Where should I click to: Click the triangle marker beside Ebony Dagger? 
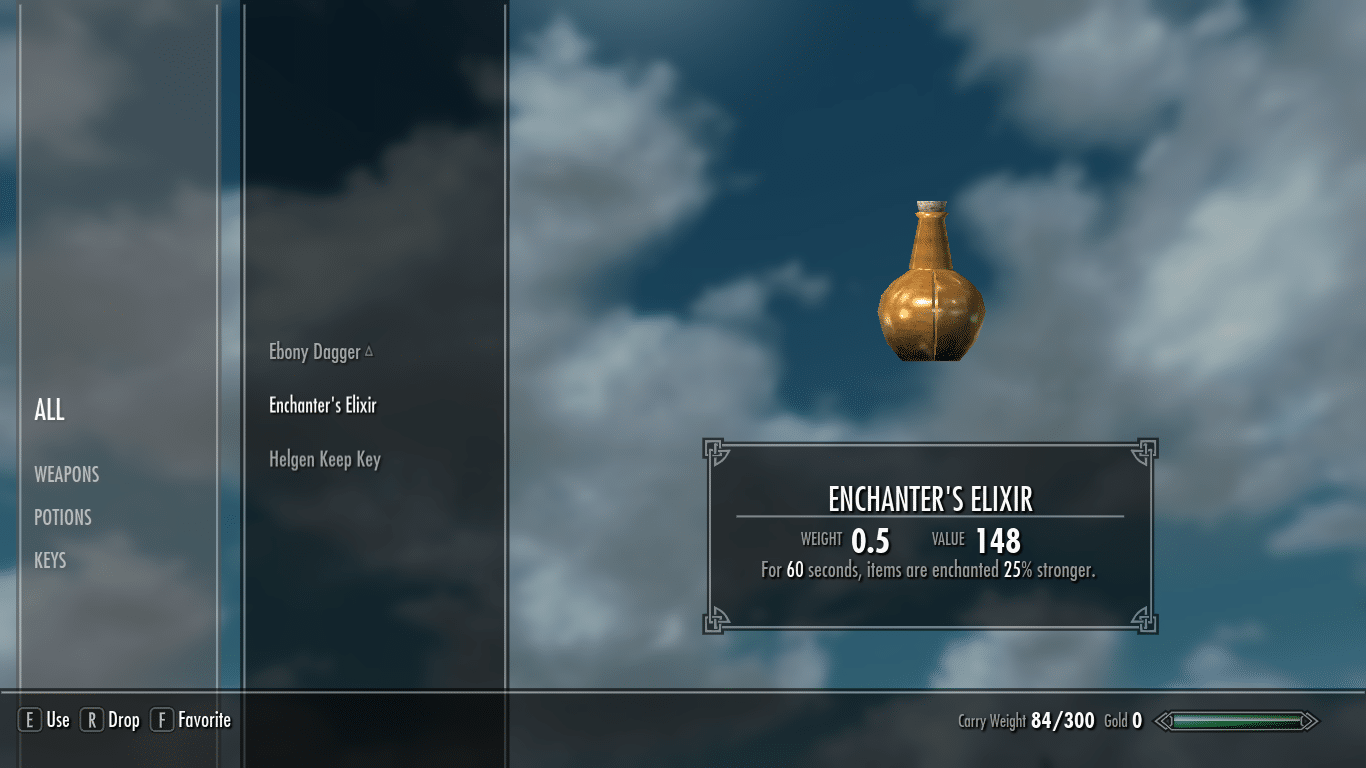[x=370, y=351]
